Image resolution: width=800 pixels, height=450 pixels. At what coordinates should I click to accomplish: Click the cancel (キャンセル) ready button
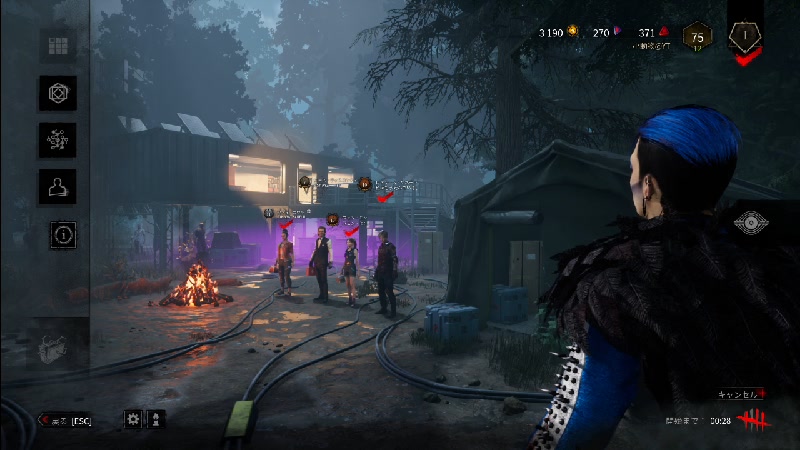(738, 395)
